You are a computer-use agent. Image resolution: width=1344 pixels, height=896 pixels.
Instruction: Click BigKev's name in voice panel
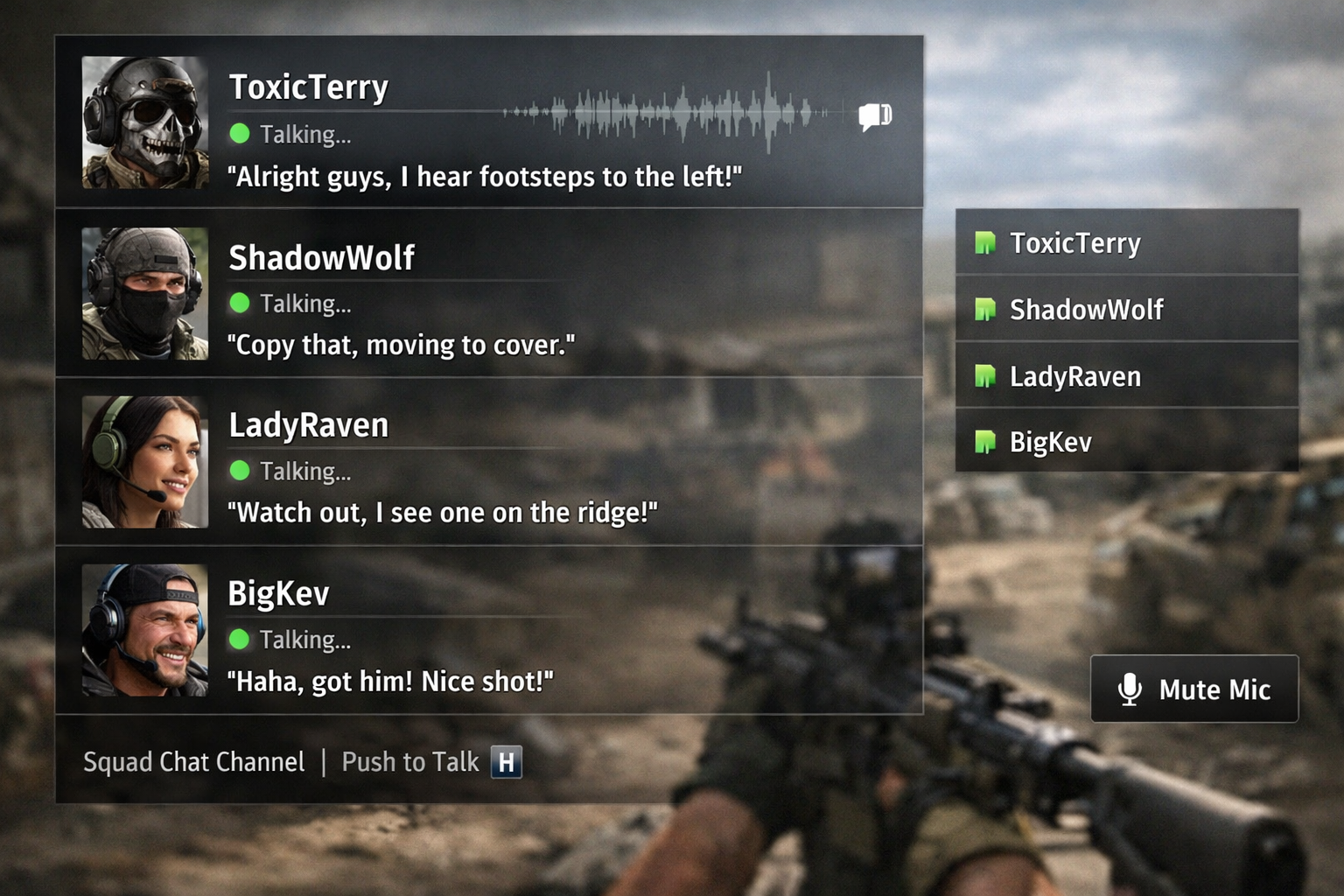pos(278,593)
